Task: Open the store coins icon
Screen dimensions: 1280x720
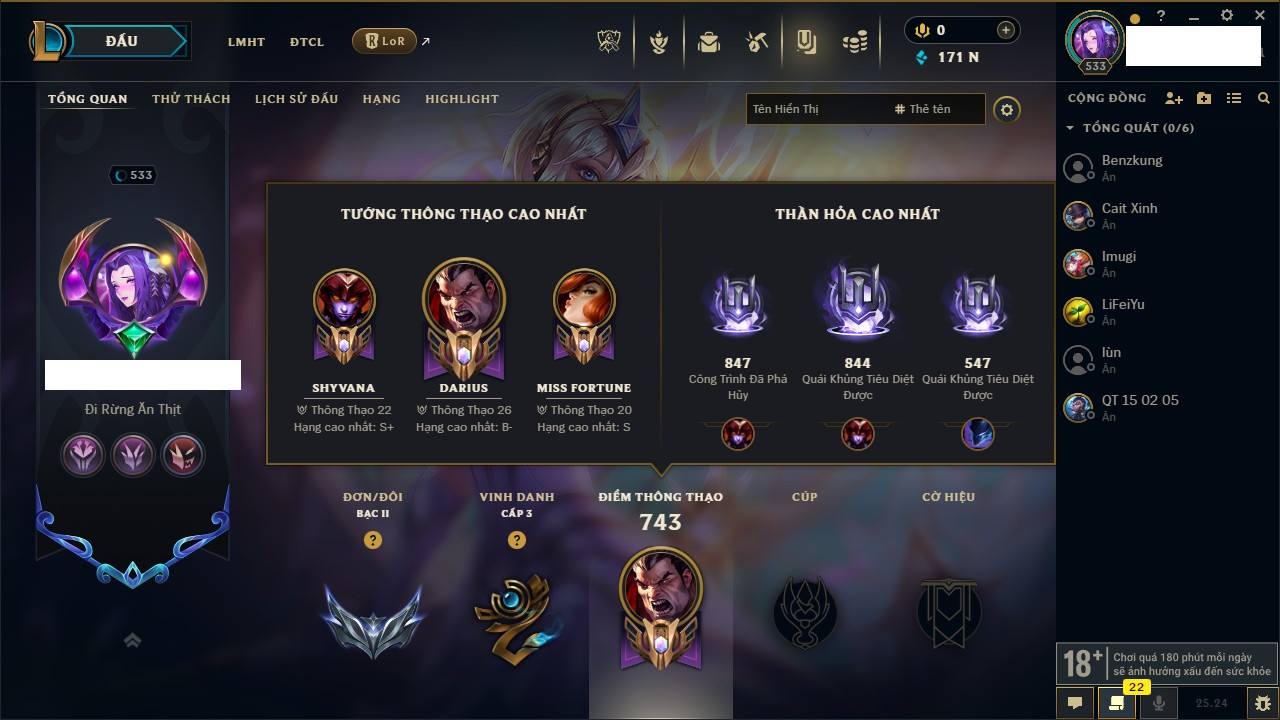Action: (854, 42)
